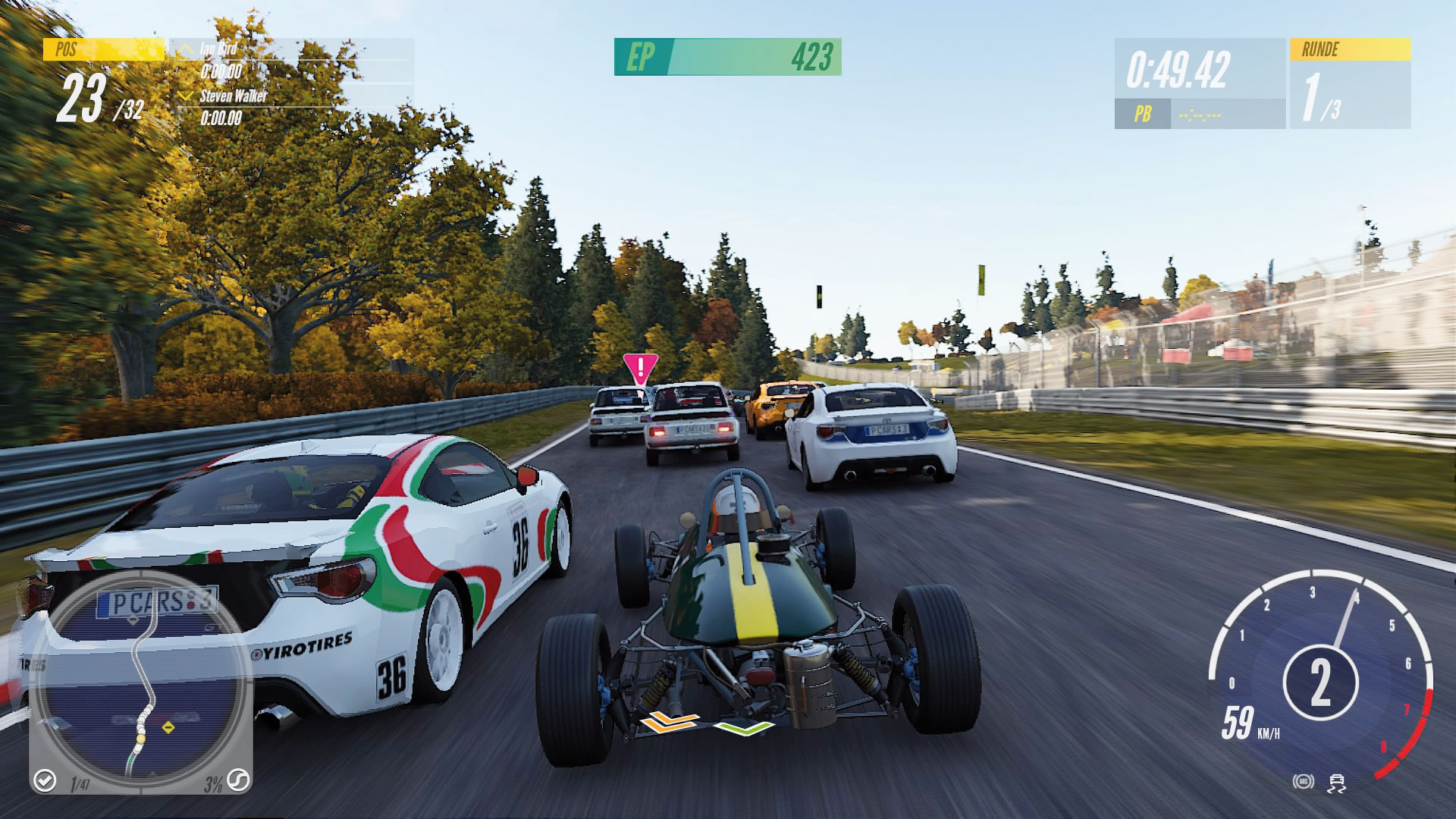The height and width of the screenshot is (819, 1456).
Task: Select the checkmark icon beside the minimap
Action: [45, 780]
